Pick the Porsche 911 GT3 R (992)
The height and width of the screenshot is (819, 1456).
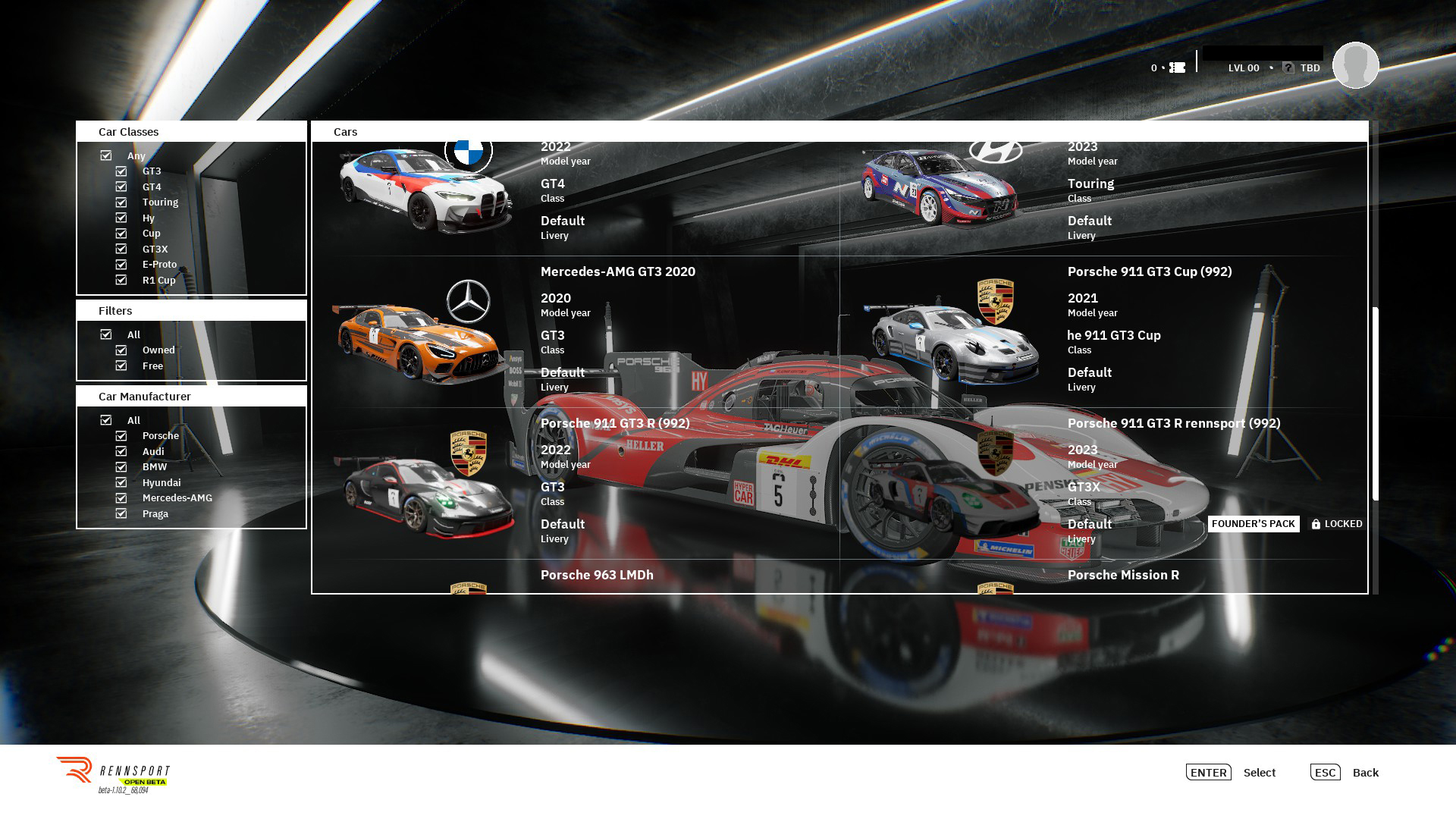coord(575,483)
